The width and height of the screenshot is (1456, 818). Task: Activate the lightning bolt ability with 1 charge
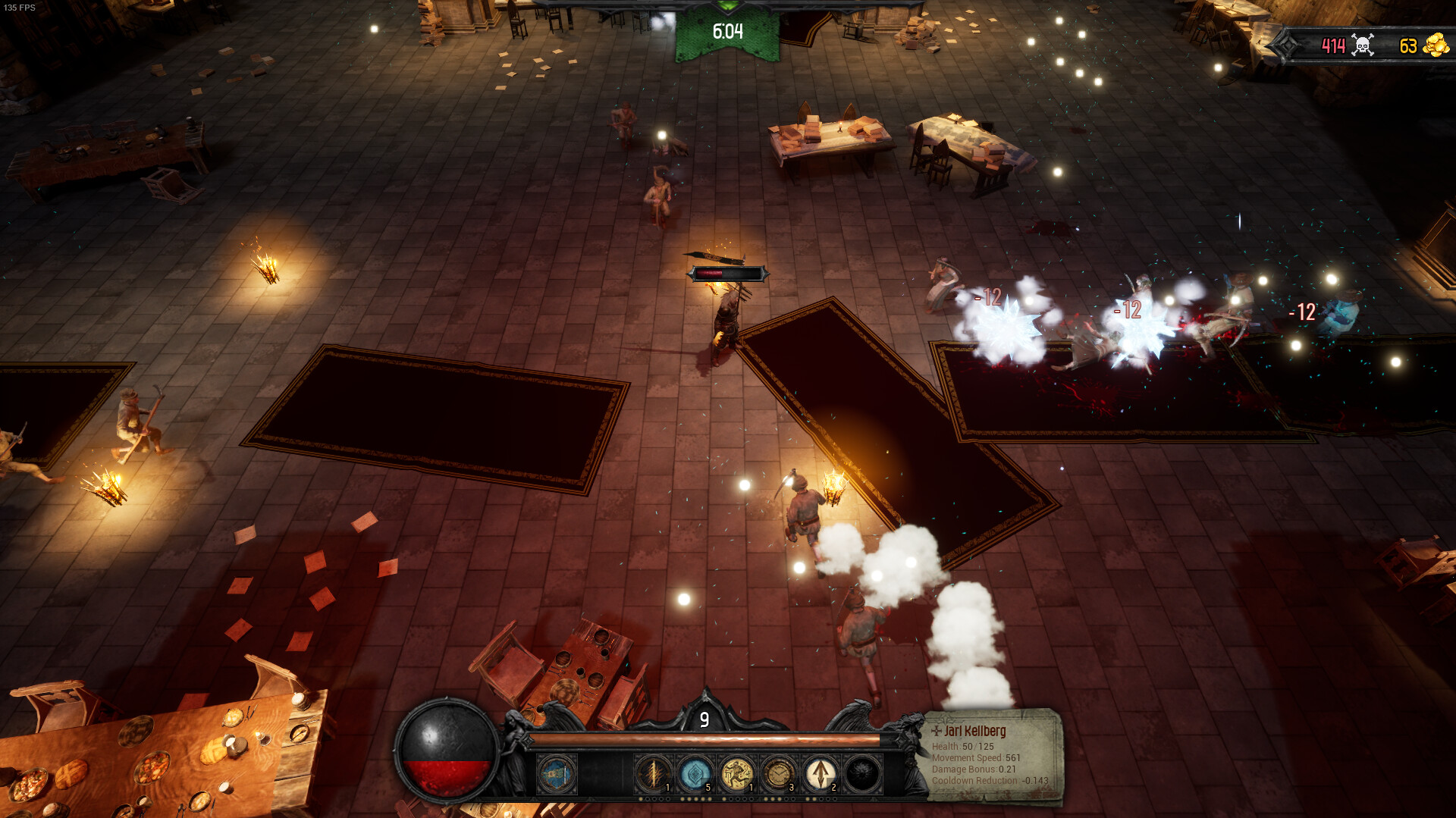pyautogui.click(x=654, y=773)
